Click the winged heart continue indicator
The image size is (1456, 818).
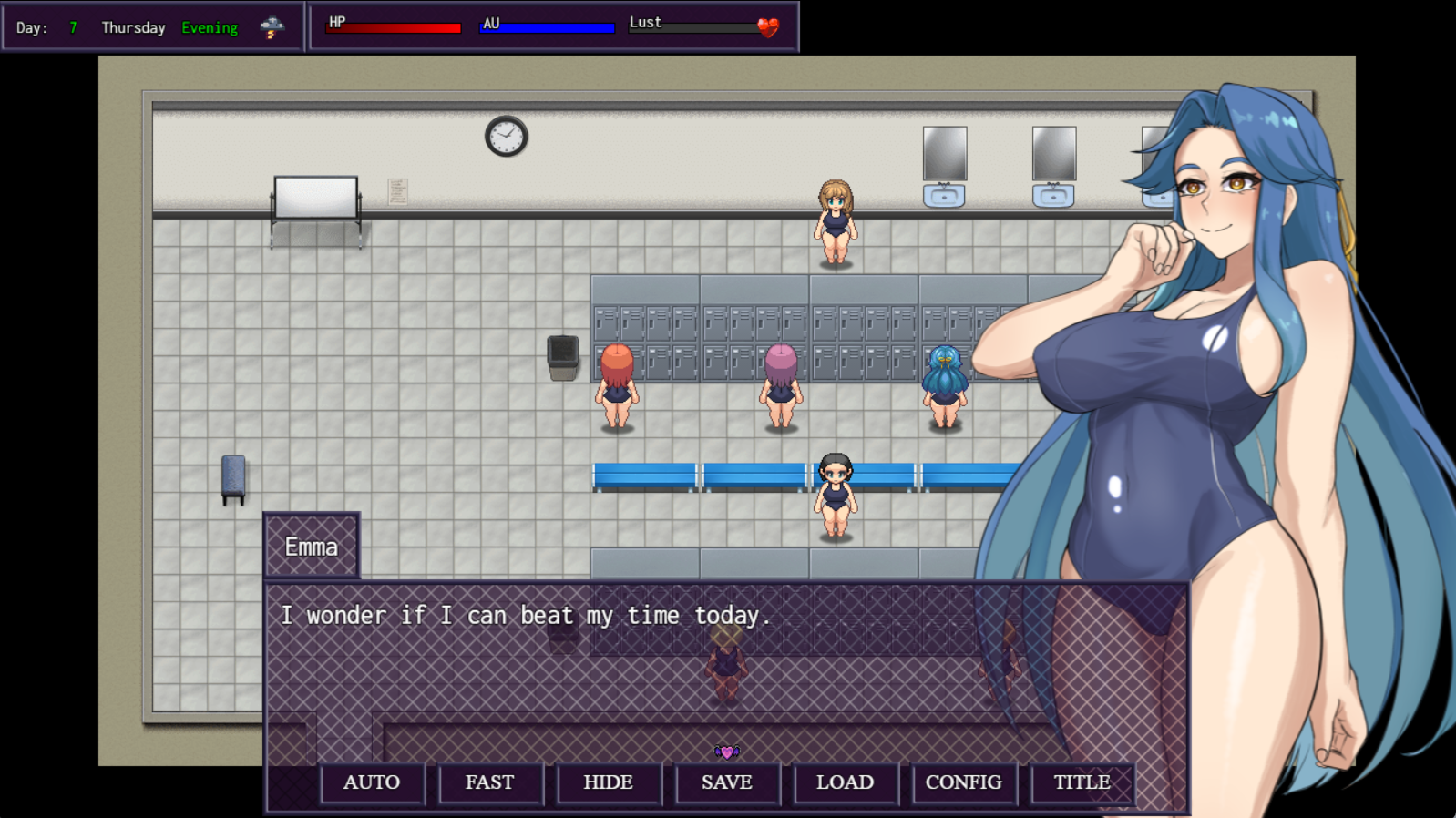(726, 752)
